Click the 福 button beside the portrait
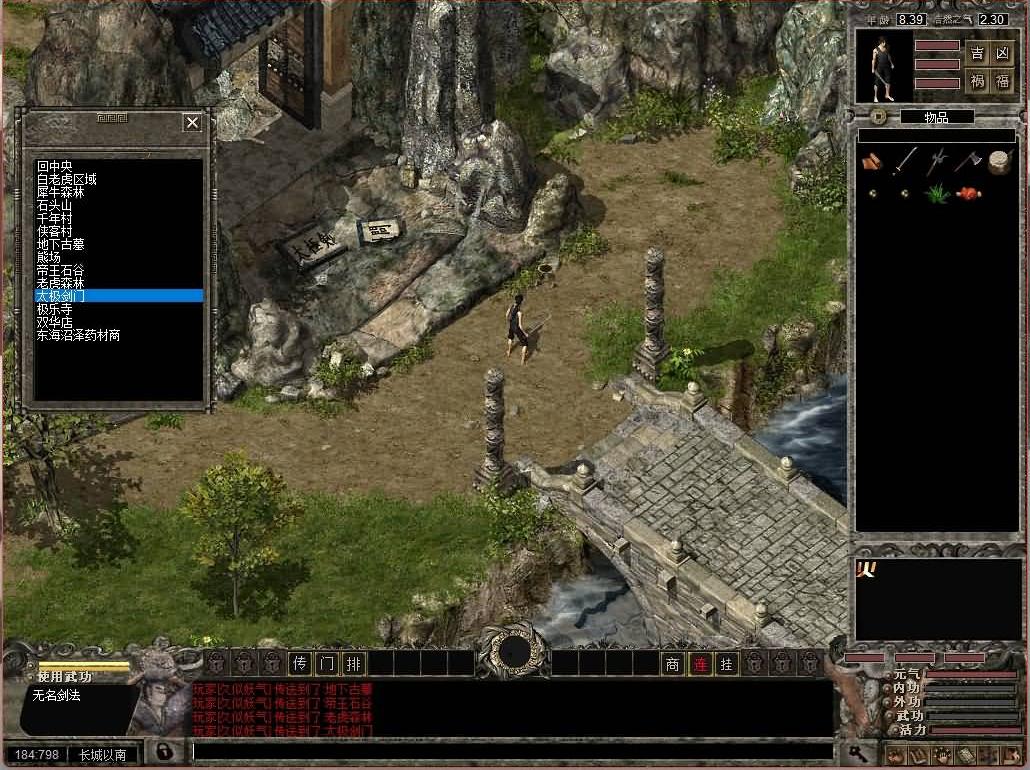 point(1002,82)
